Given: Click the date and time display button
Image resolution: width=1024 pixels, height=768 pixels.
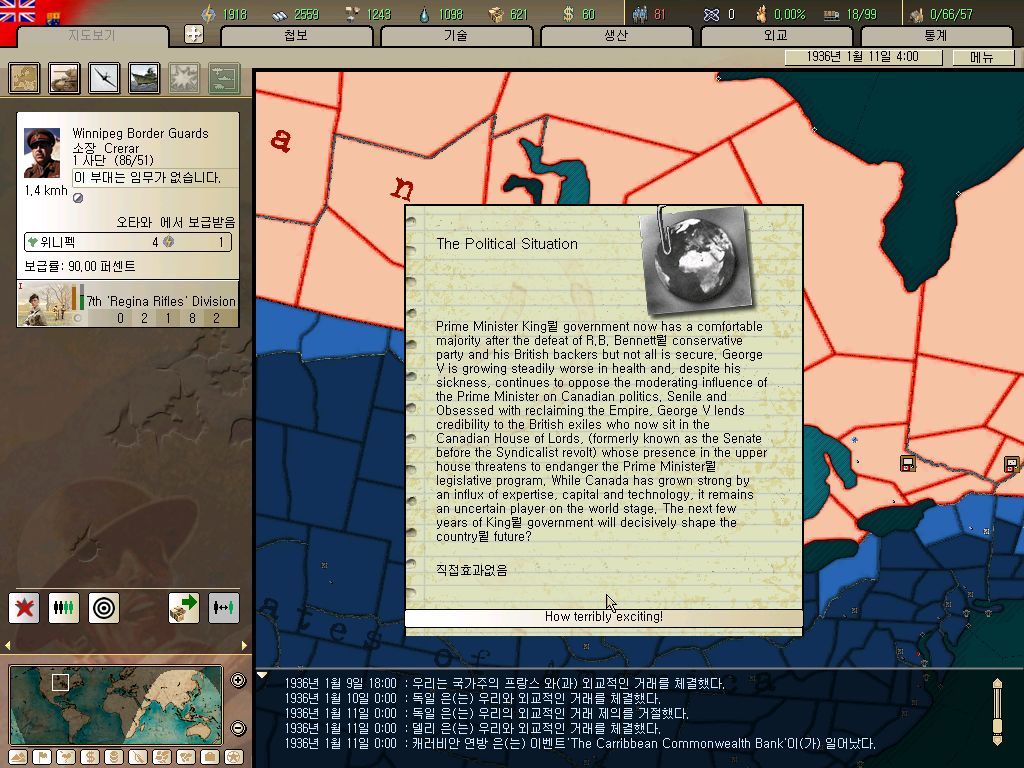Looking at the screenshot, I should pyautogui.click(x=863, y=57).
